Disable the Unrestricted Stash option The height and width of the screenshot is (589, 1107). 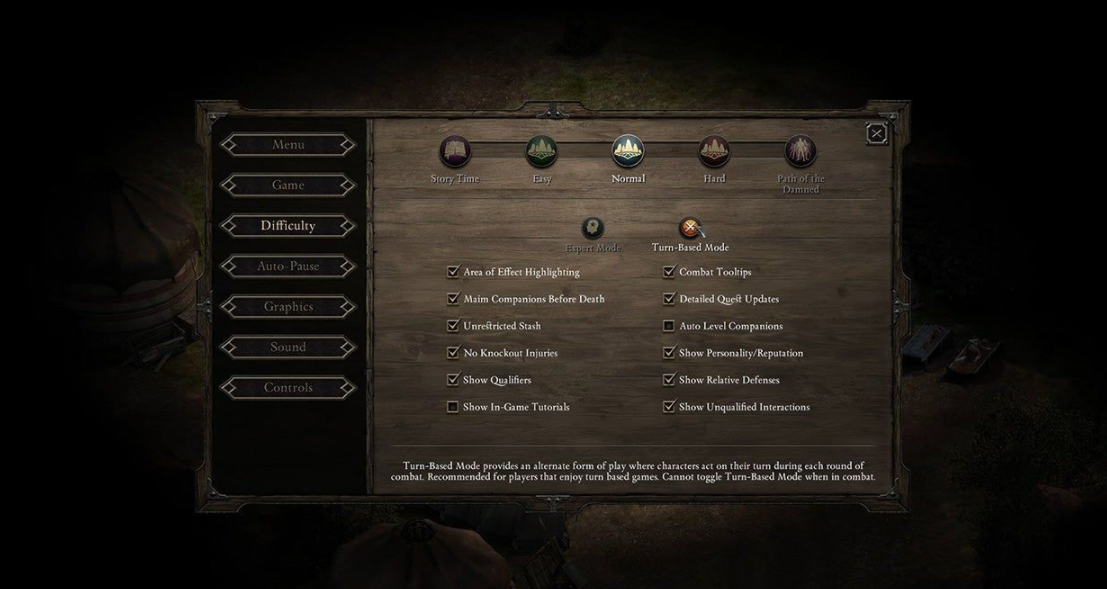click(x=453, y=326)
